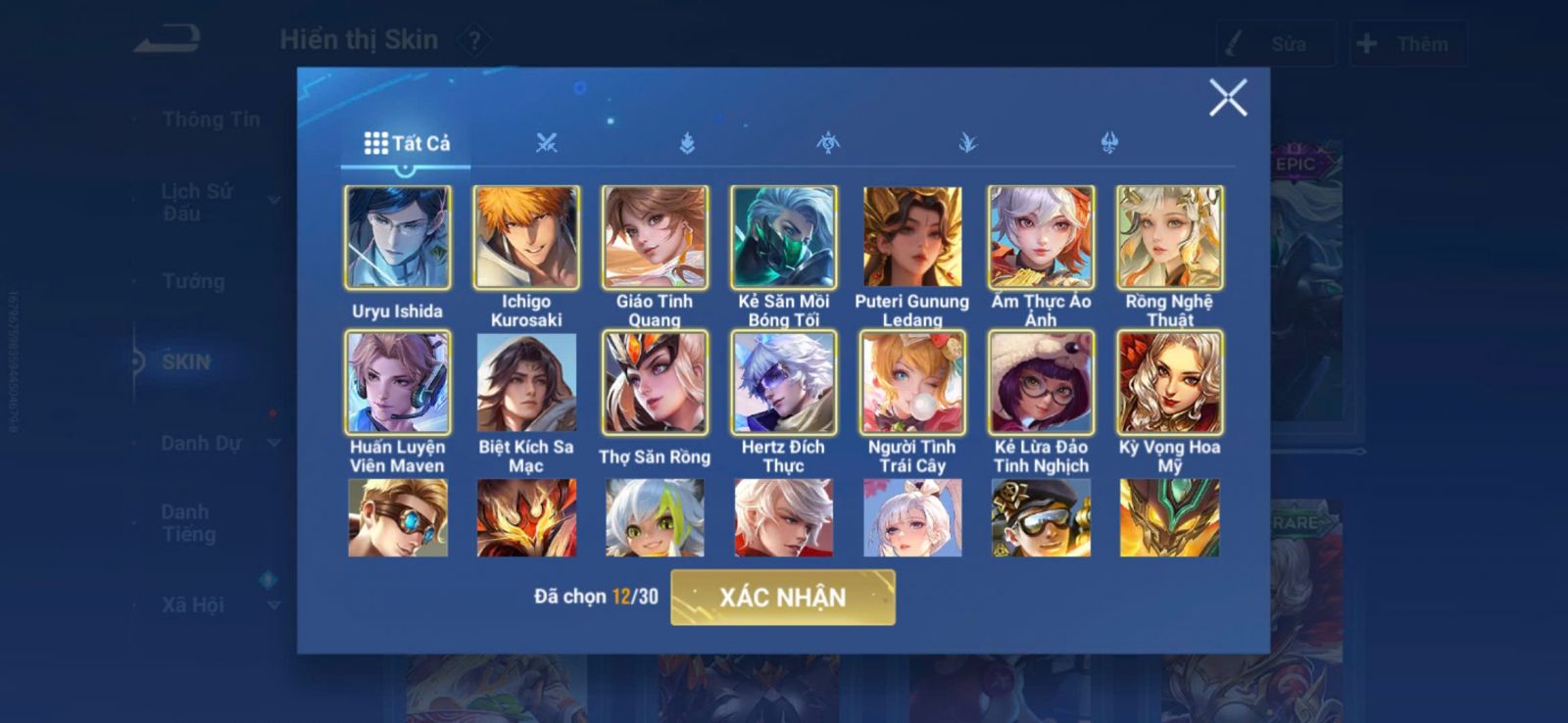
Task: Select the Uryu Ishida skin
Action: tap(398, 238)
